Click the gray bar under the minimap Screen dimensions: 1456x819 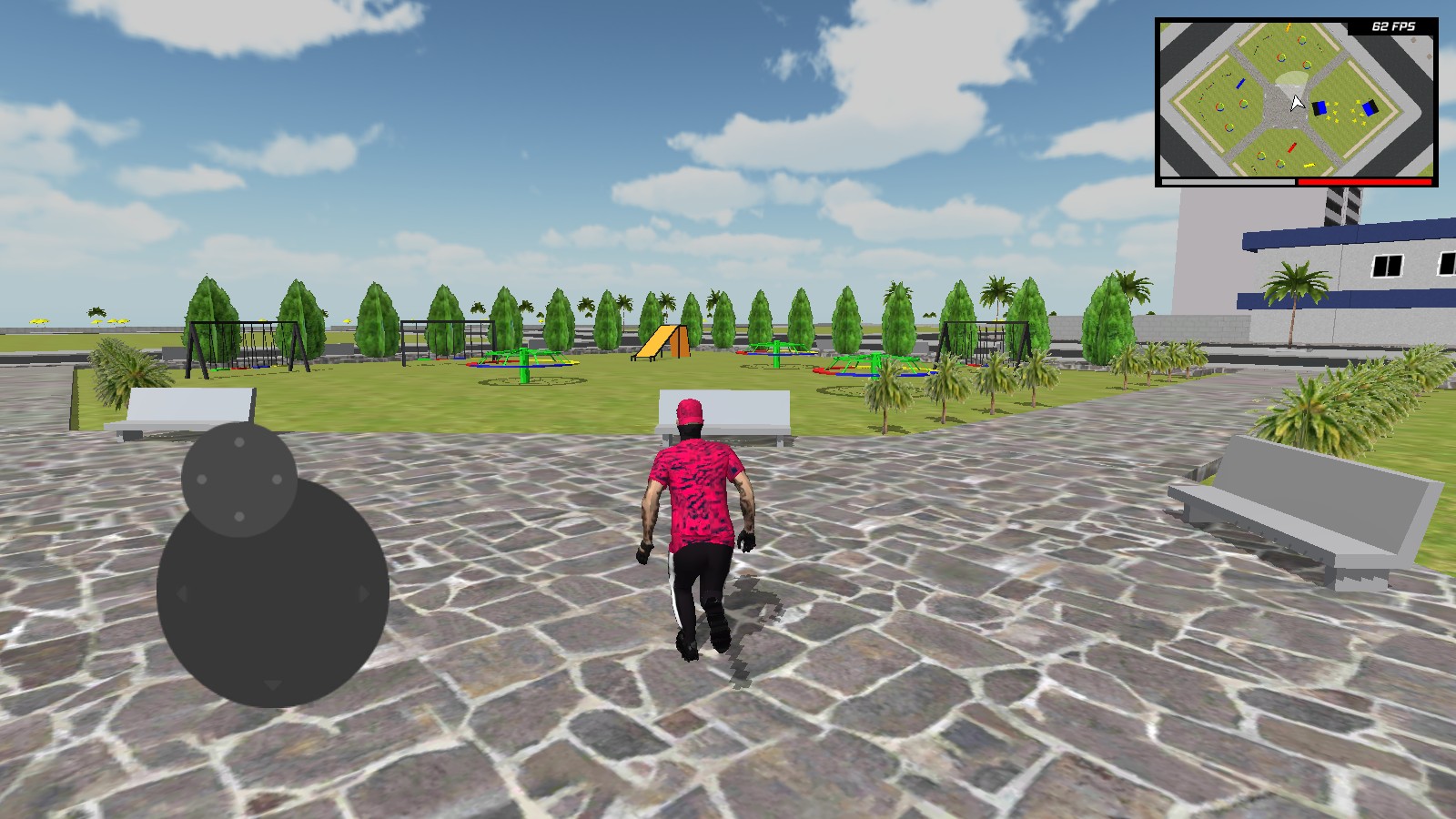[1228, 183]
